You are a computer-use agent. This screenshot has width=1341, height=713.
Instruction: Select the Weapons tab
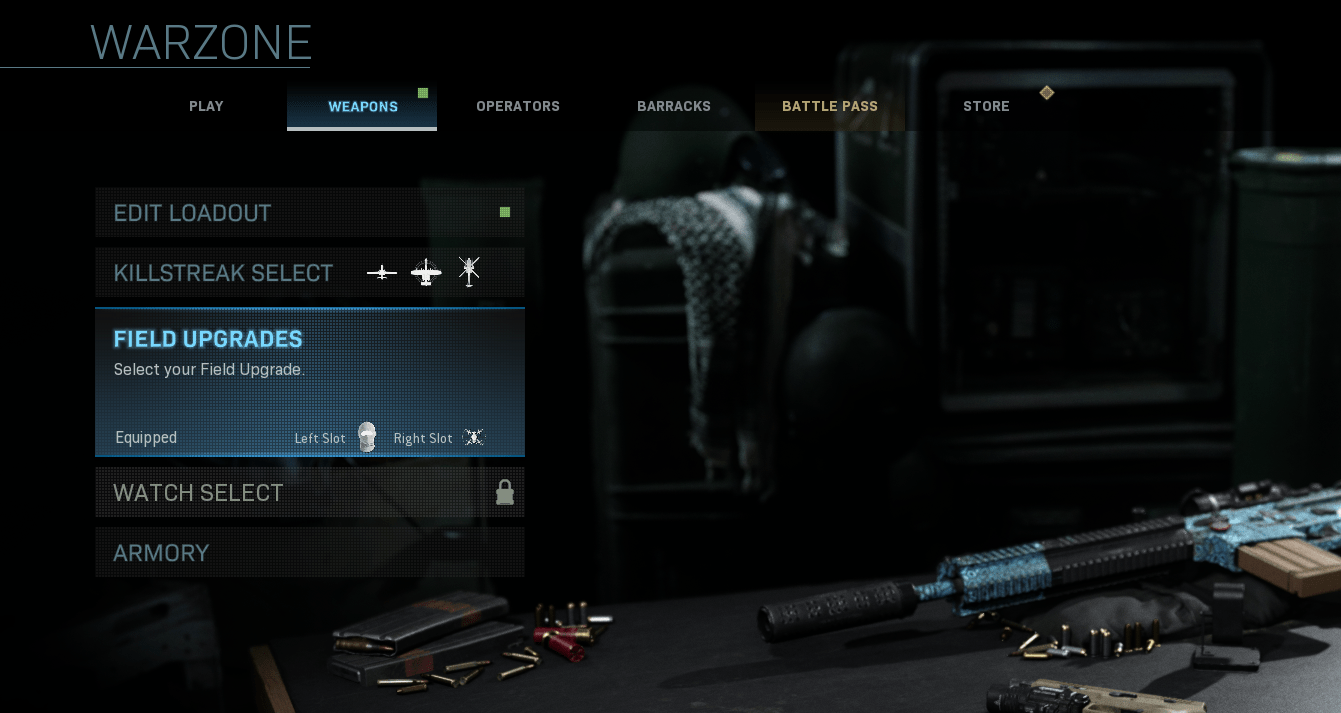click(362, 107)
